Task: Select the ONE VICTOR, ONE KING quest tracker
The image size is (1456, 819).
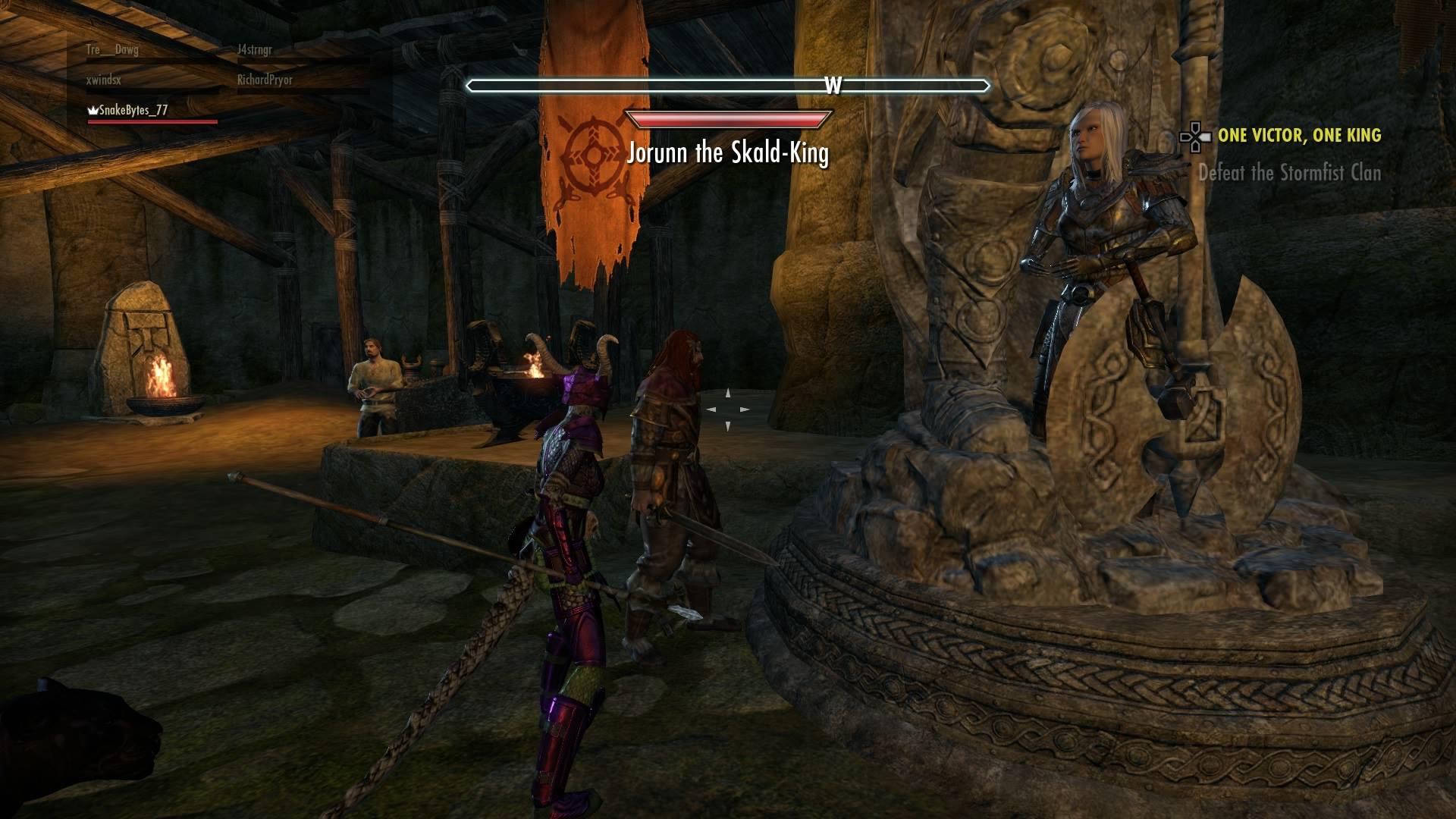Action: click(1299, 136)
